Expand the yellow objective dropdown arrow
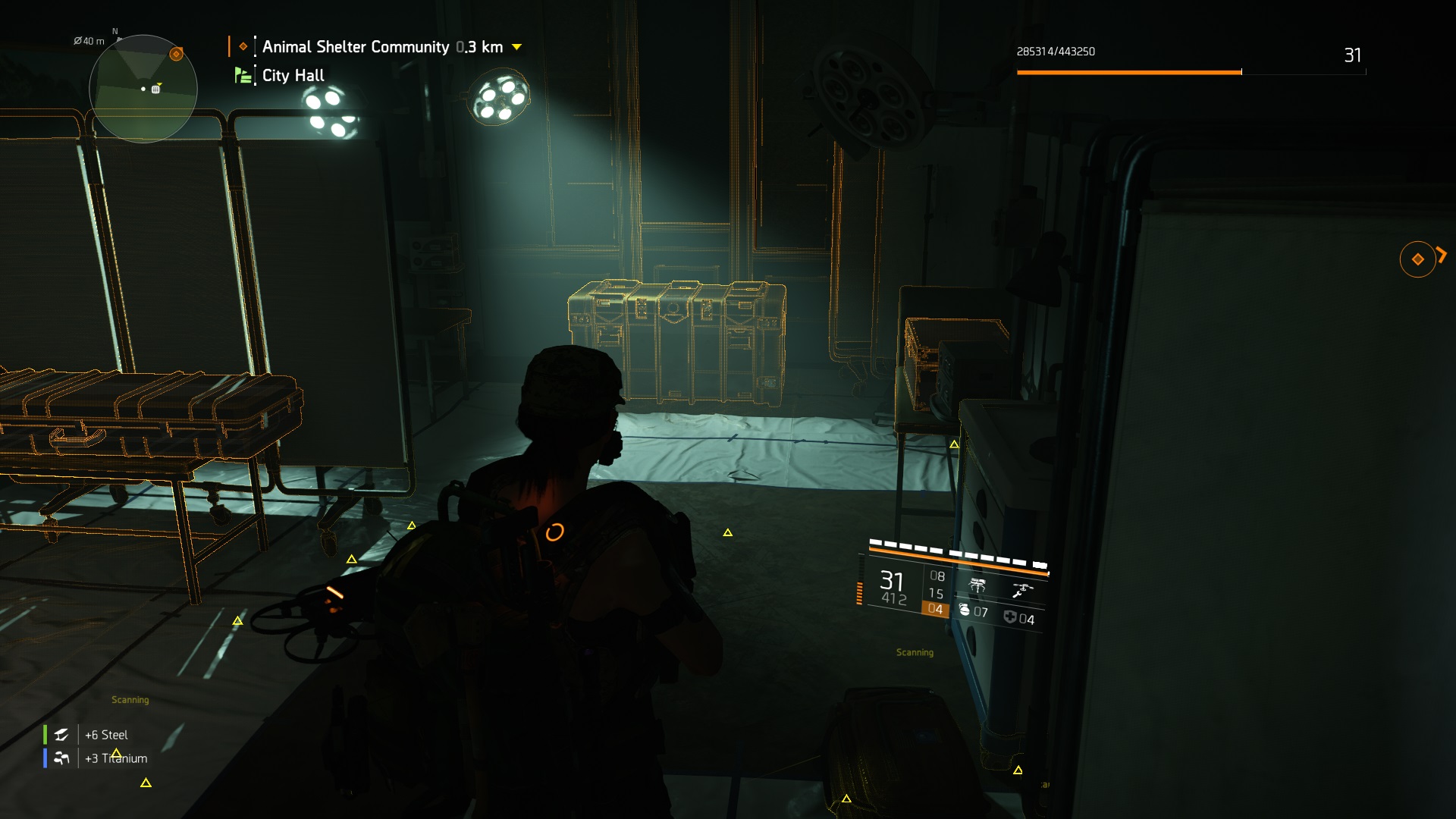This screenshot has height=819, width=1456. (517, 47)
